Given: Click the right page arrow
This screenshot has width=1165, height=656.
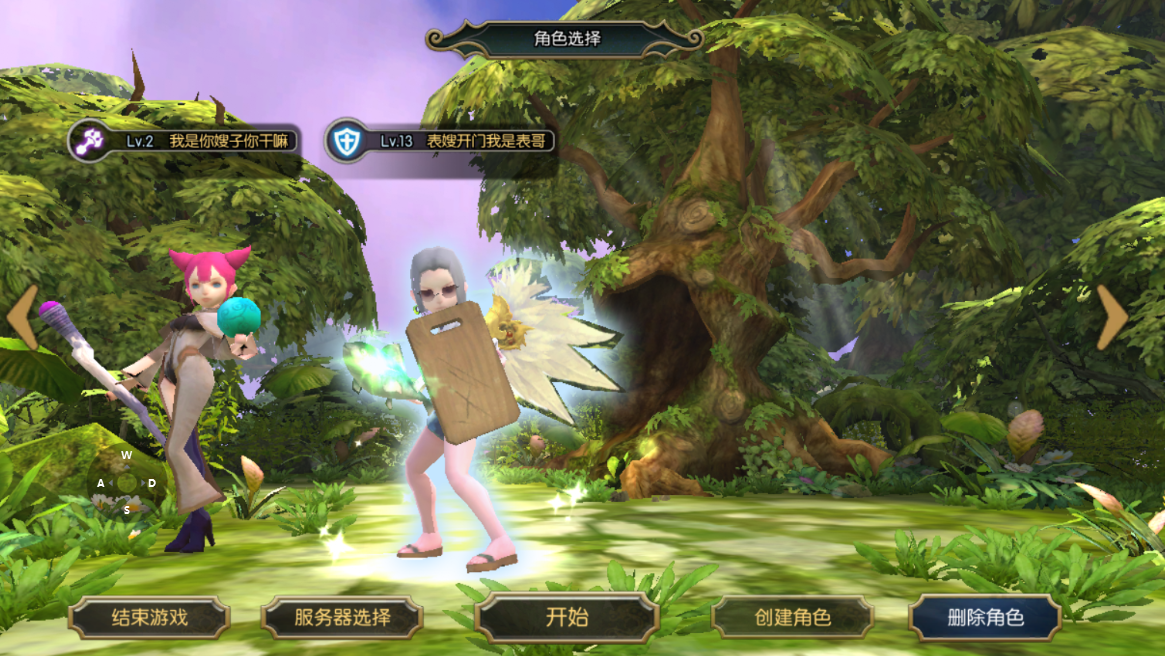Looking at the screenshot, I should [x=1111, y=317].
